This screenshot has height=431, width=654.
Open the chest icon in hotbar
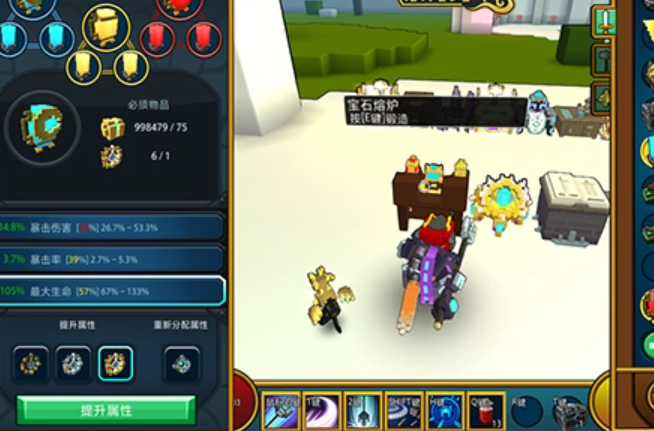point(568,411)
